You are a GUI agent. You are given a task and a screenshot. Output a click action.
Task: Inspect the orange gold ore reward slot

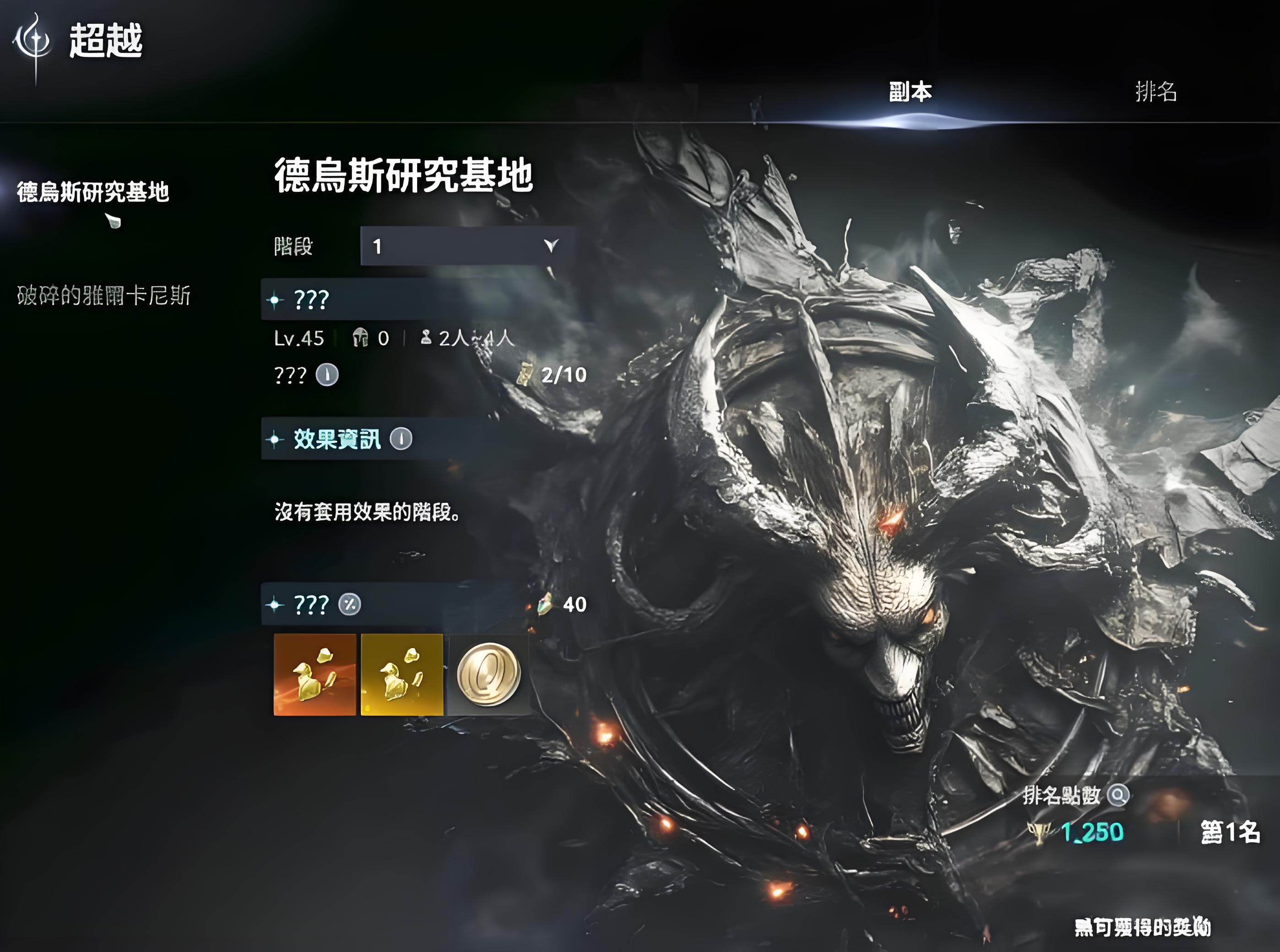pos(315,675)
